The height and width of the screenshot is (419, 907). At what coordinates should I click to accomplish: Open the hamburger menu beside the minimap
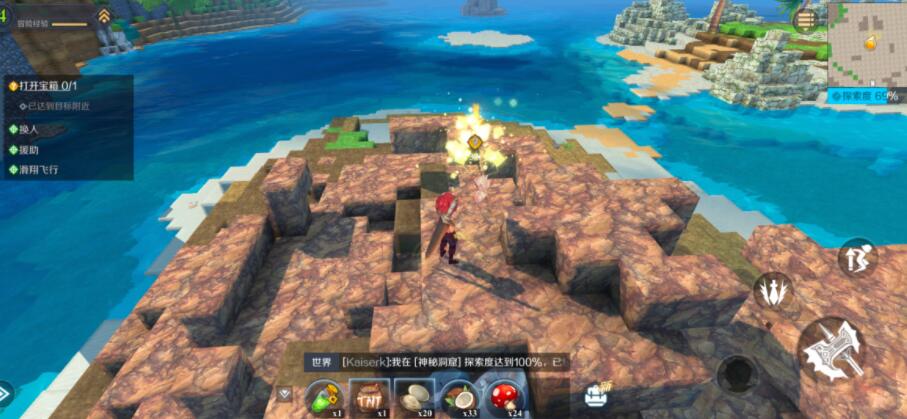pos(804,19)
